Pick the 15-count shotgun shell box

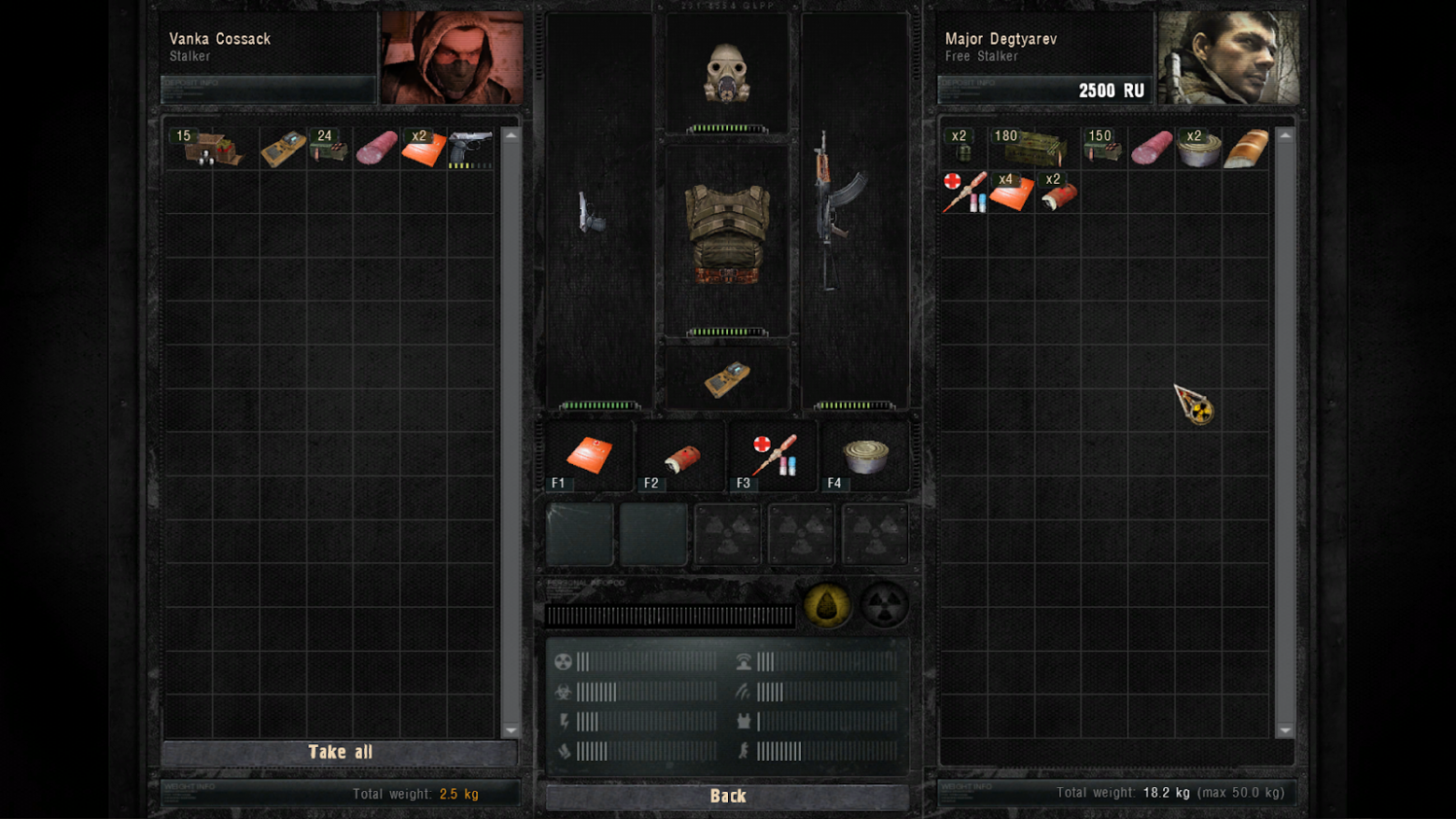[211, 148]
